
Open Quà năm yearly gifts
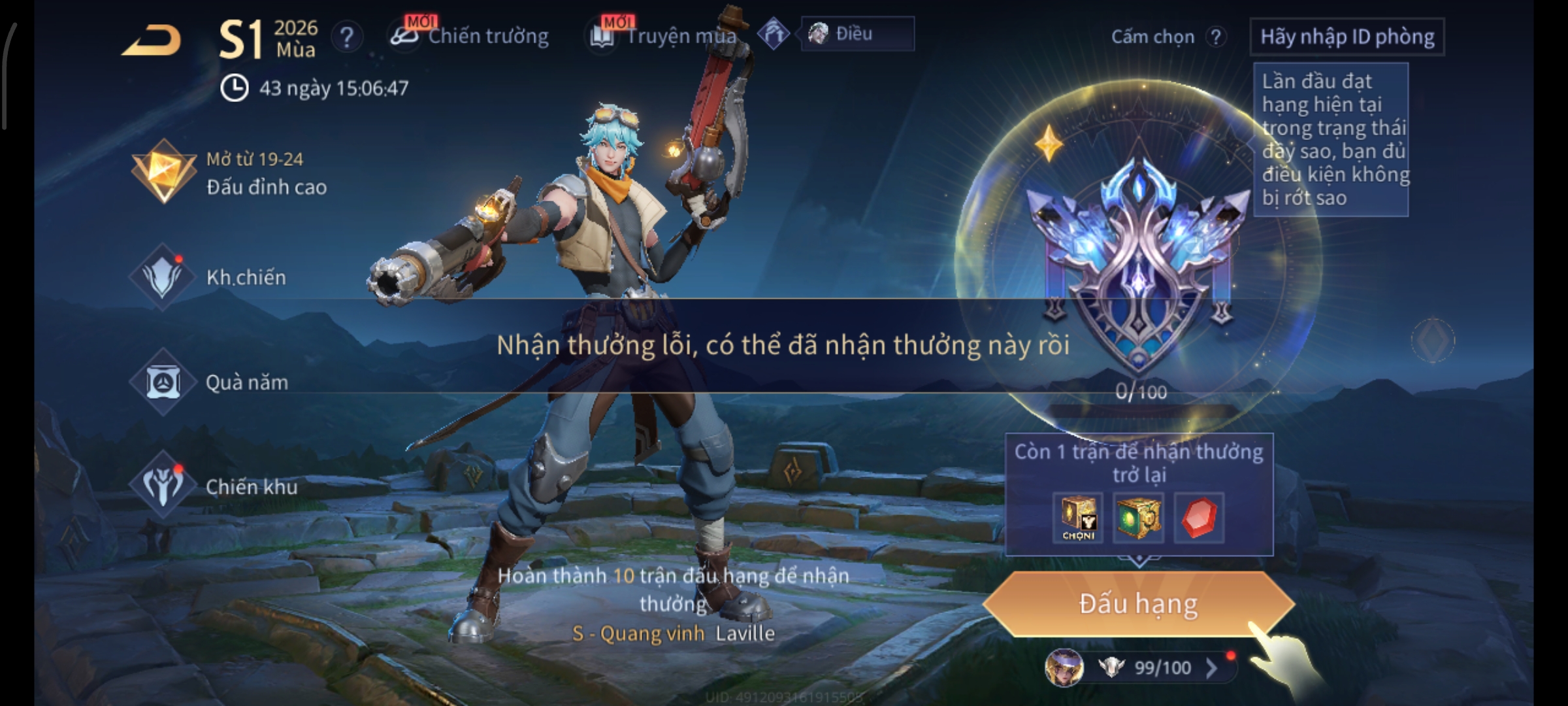pos(210,382)
